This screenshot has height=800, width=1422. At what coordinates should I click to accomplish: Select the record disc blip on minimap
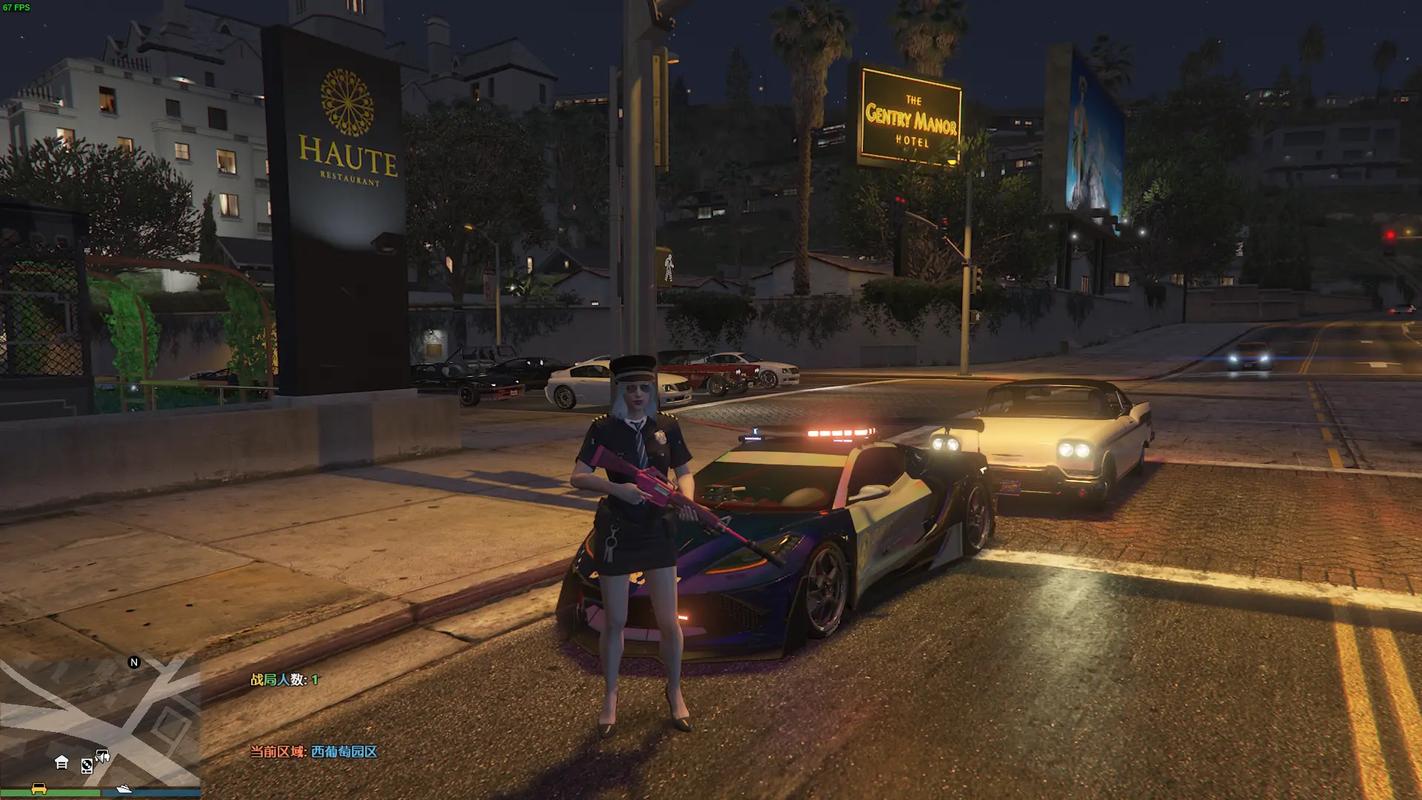click(x=87, y=765)
